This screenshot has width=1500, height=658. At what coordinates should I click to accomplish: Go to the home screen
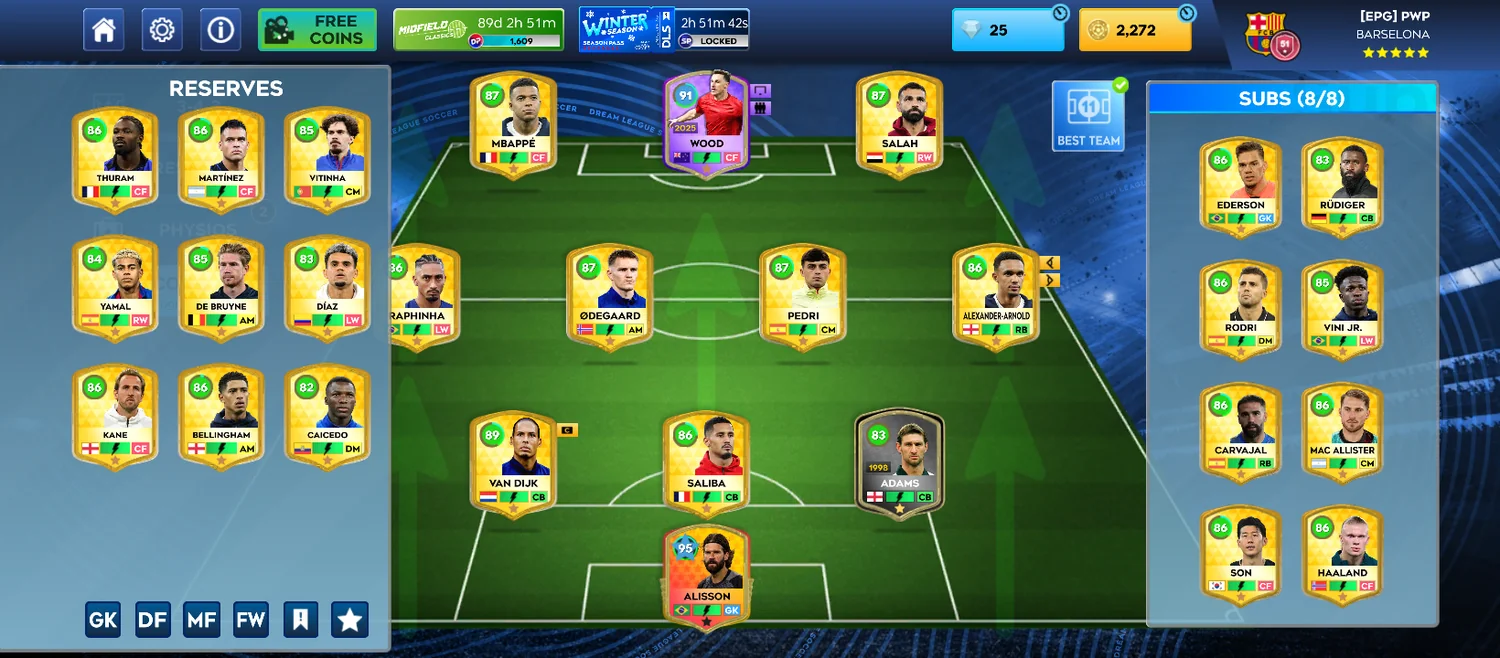(104, 30)
